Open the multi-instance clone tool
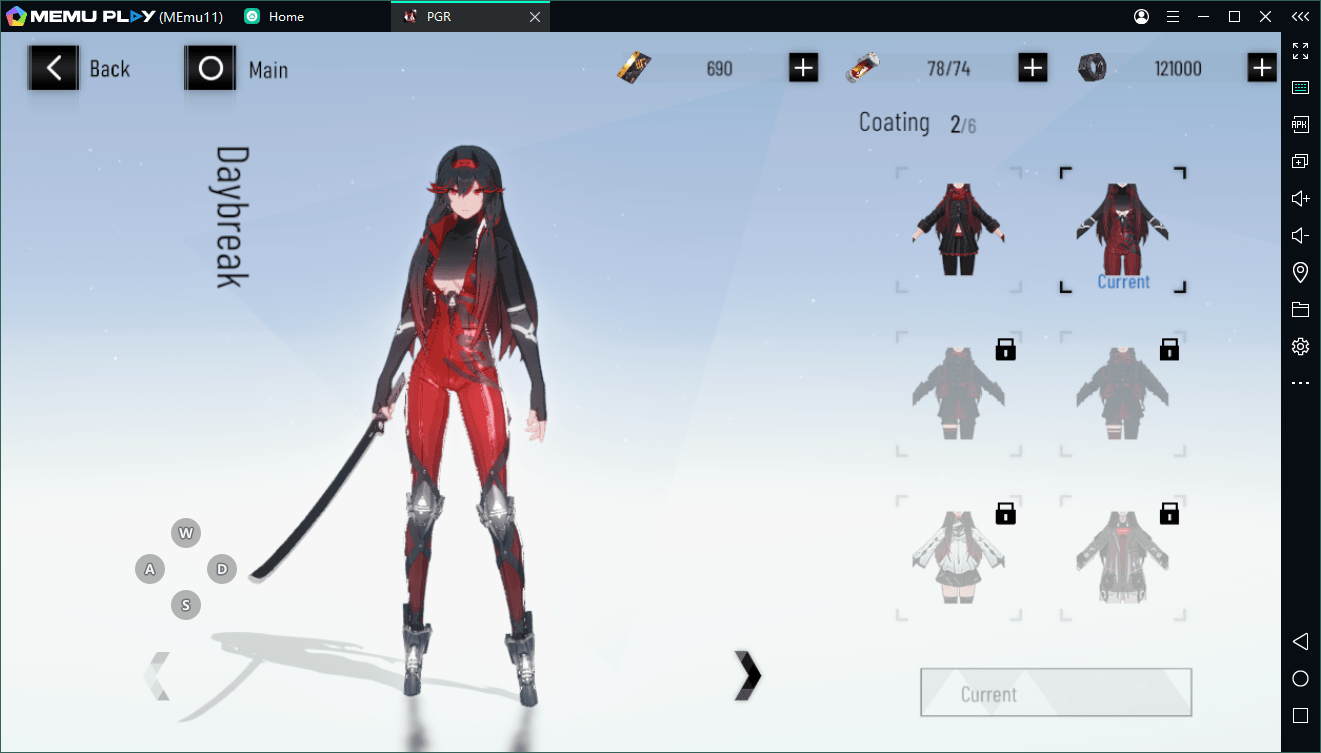The height and width of the screenshot is (753, 1321). pos(1300,160)
